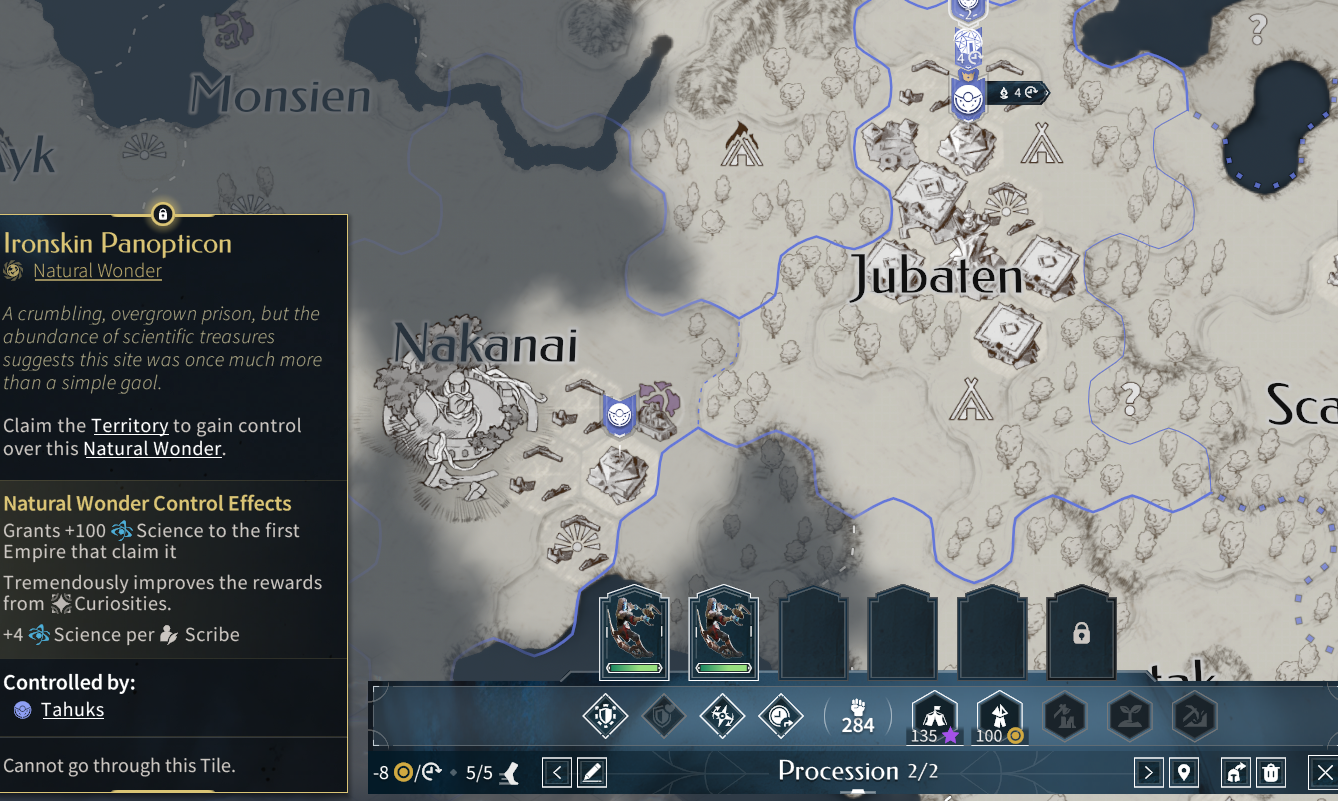This screenshot has width=1338, height=801.
Task: Disband the army with trash icon
Action: click(x=1270, y=772)
